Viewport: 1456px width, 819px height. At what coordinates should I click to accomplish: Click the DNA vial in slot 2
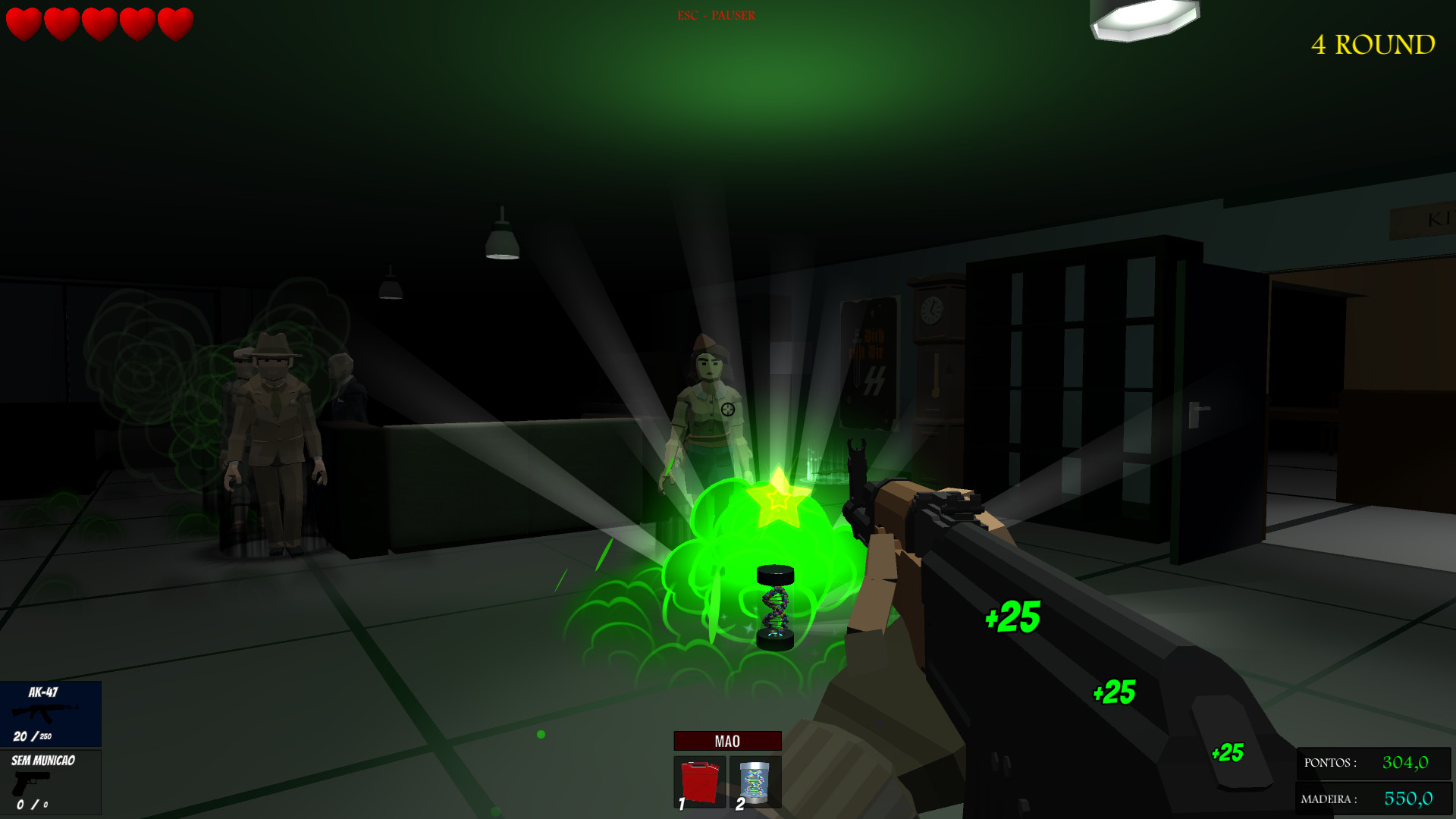pyautogui.click(x=755, y=783)
